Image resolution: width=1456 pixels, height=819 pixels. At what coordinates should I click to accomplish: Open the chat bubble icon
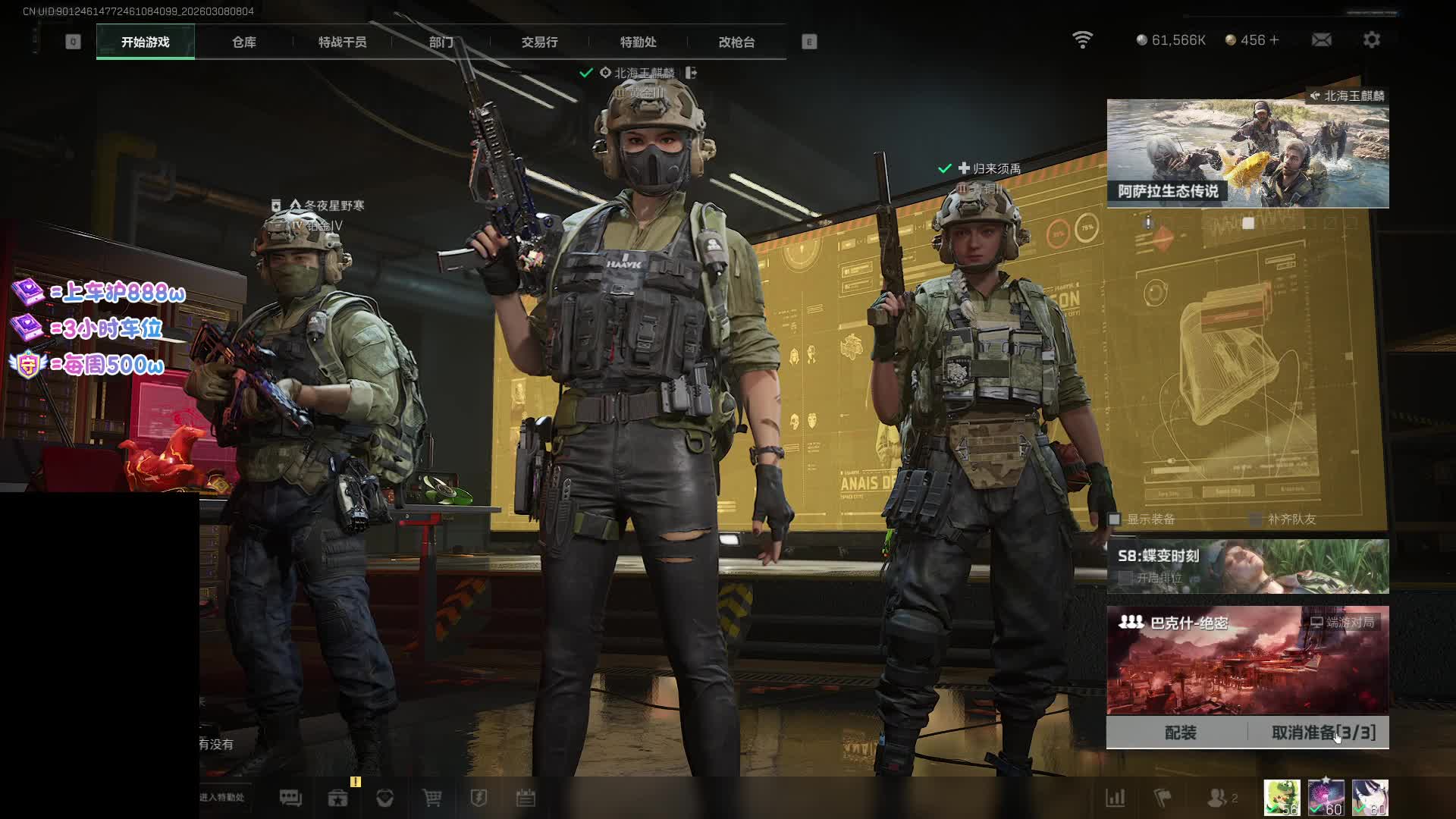pos(290,798)
